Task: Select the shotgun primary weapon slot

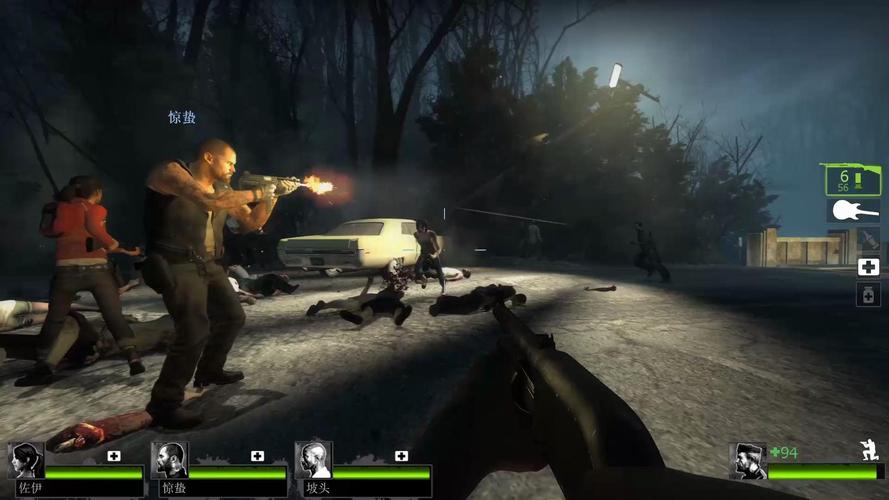Action: (852, 180)
